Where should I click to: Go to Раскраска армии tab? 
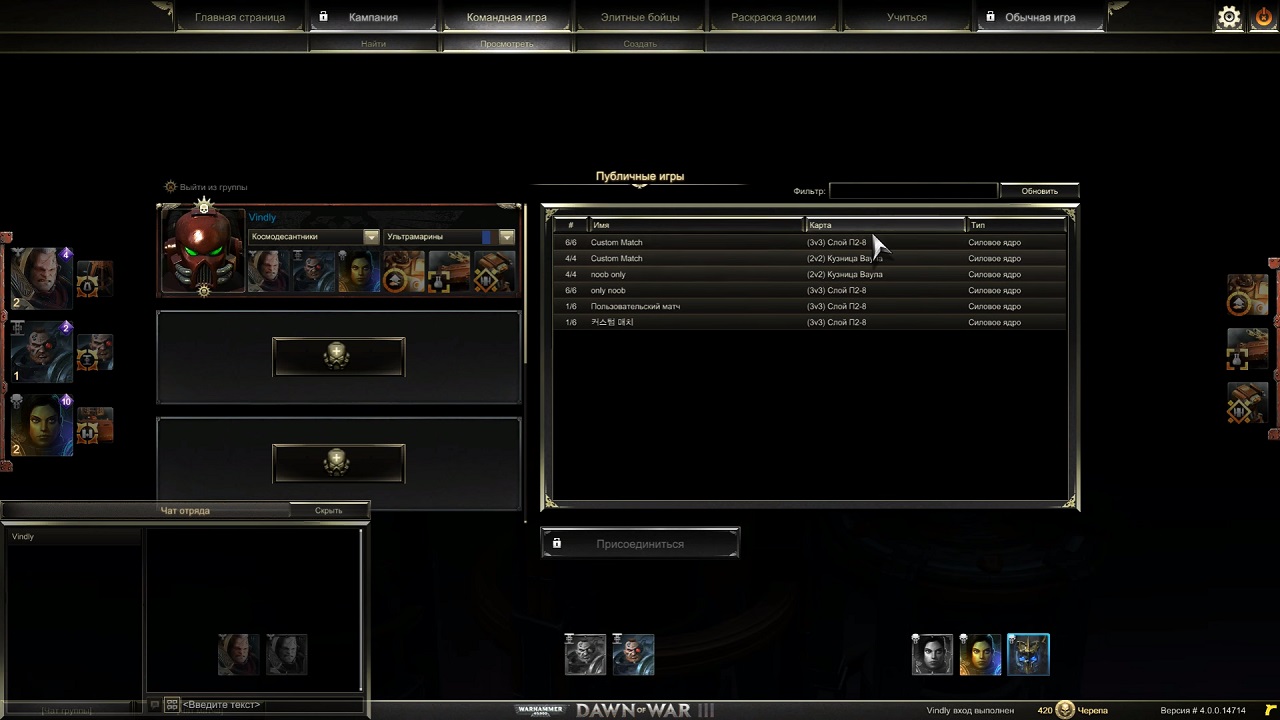[x=773, y=17]
